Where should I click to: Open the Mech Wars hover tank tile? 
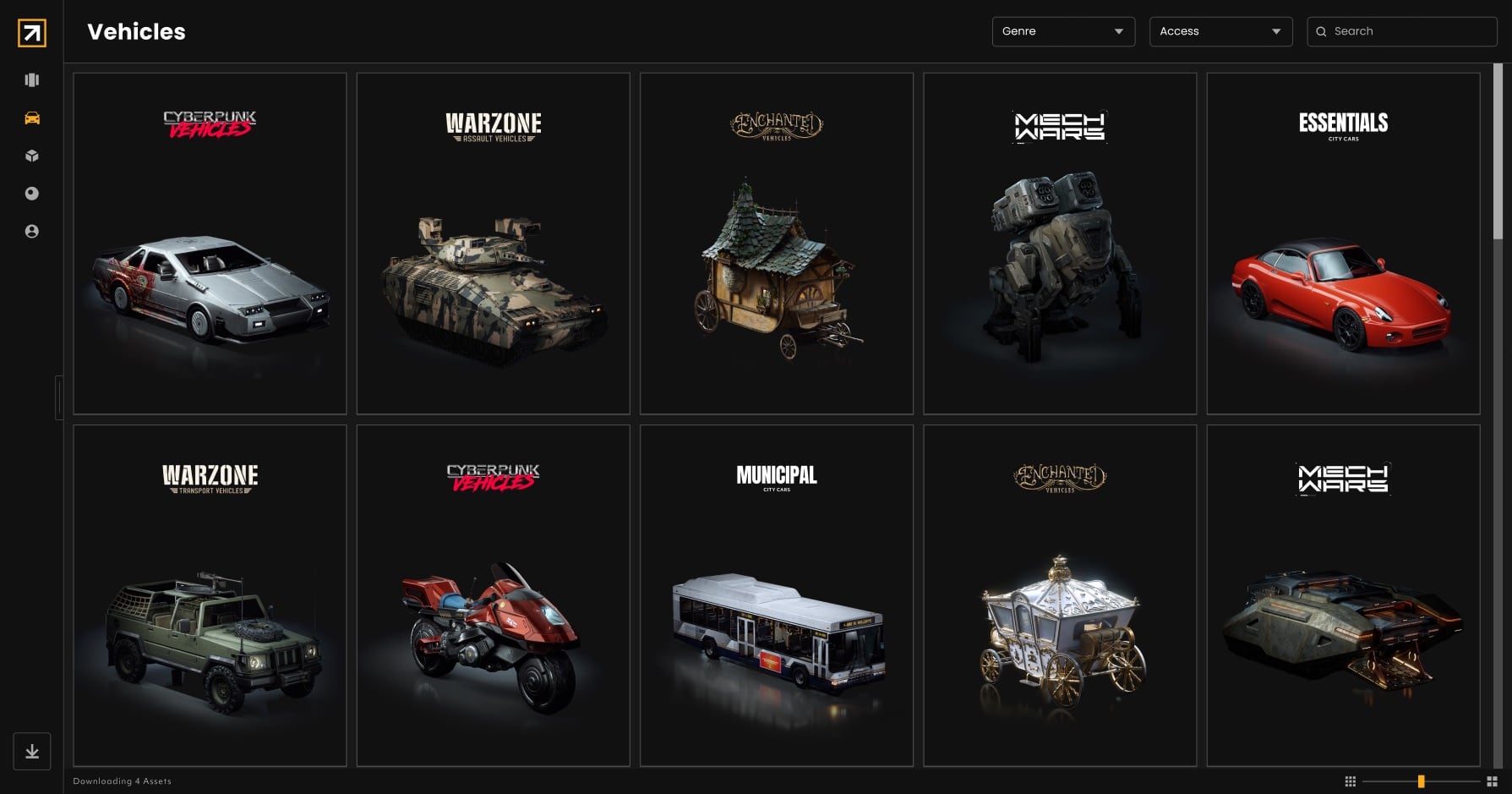1343,595
